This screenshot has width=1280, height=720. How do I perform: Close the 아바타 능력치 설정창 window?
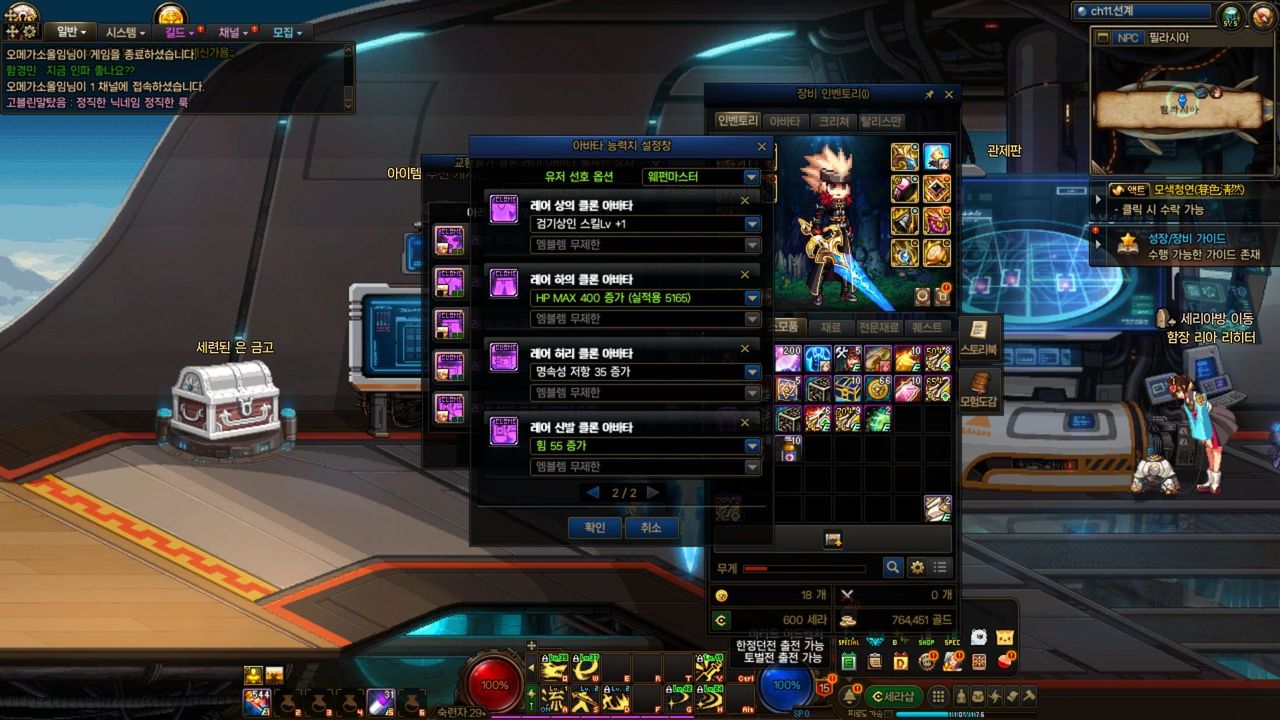point(762,146)
